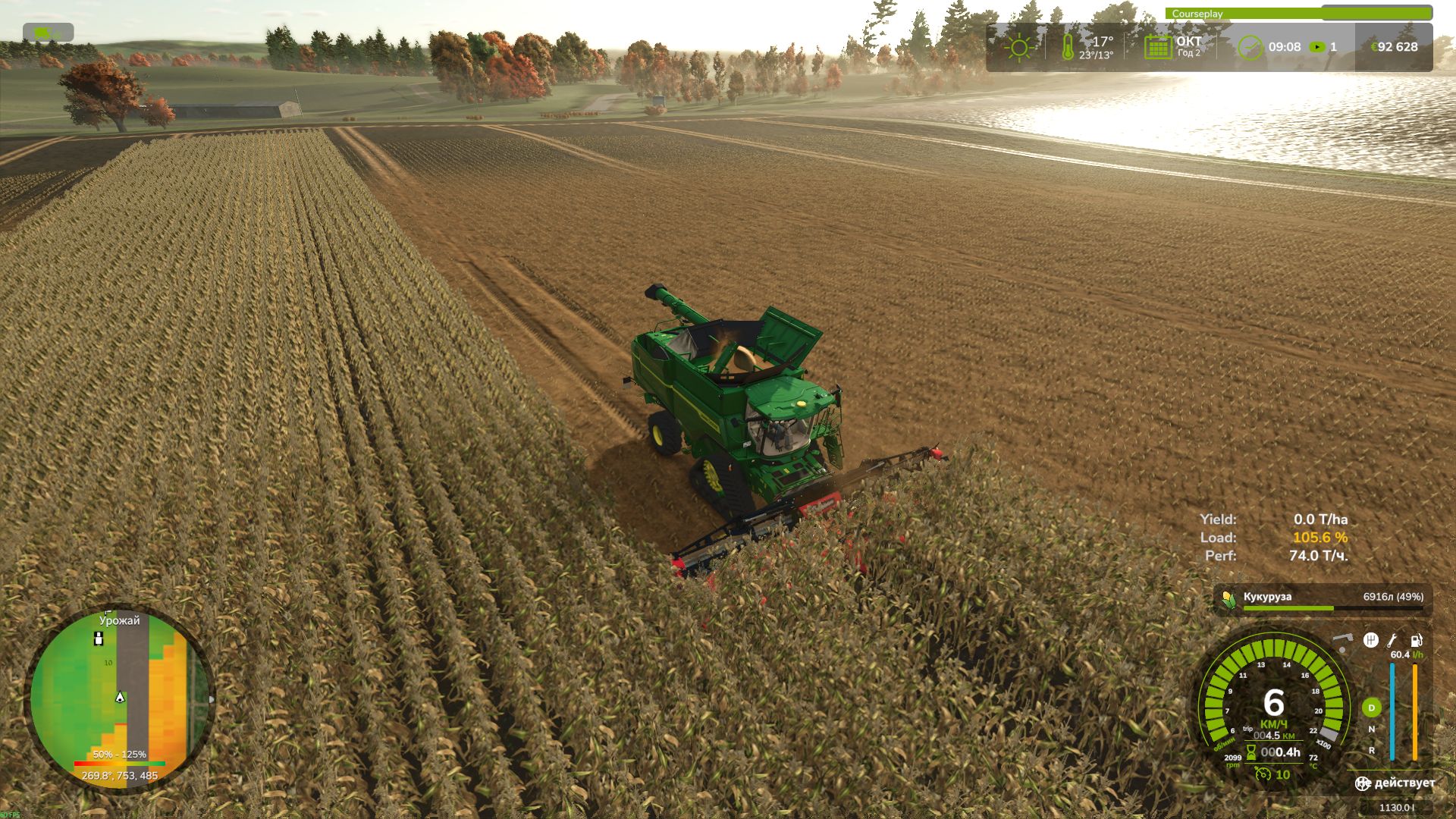The image size is (1456, 819).
Task: Click the fuel pump icon above 60.4 l/h
Action: point(1416,642)
